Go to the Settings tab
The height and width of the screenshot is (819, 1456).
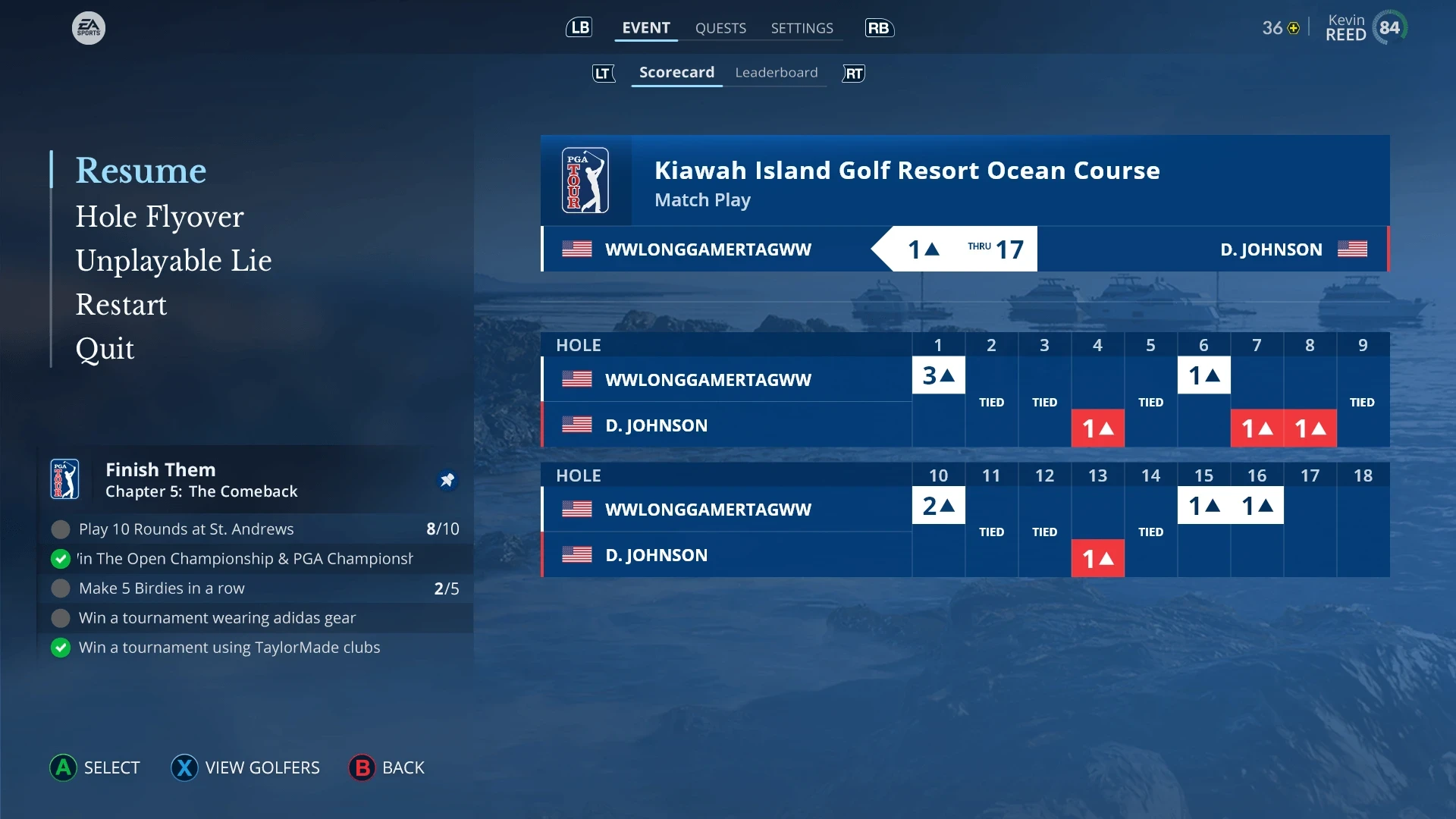tap(802, 28)
